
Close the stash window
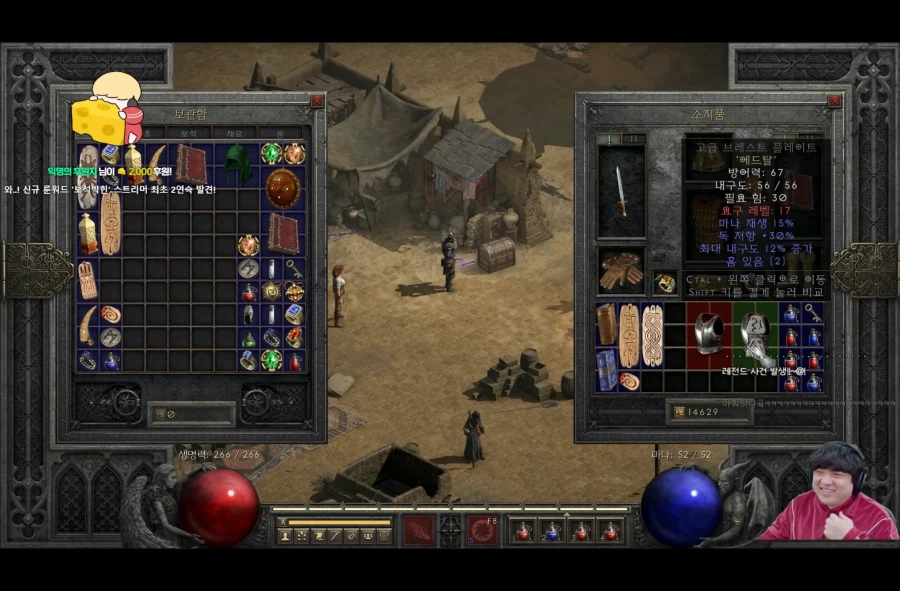(316, 101)
